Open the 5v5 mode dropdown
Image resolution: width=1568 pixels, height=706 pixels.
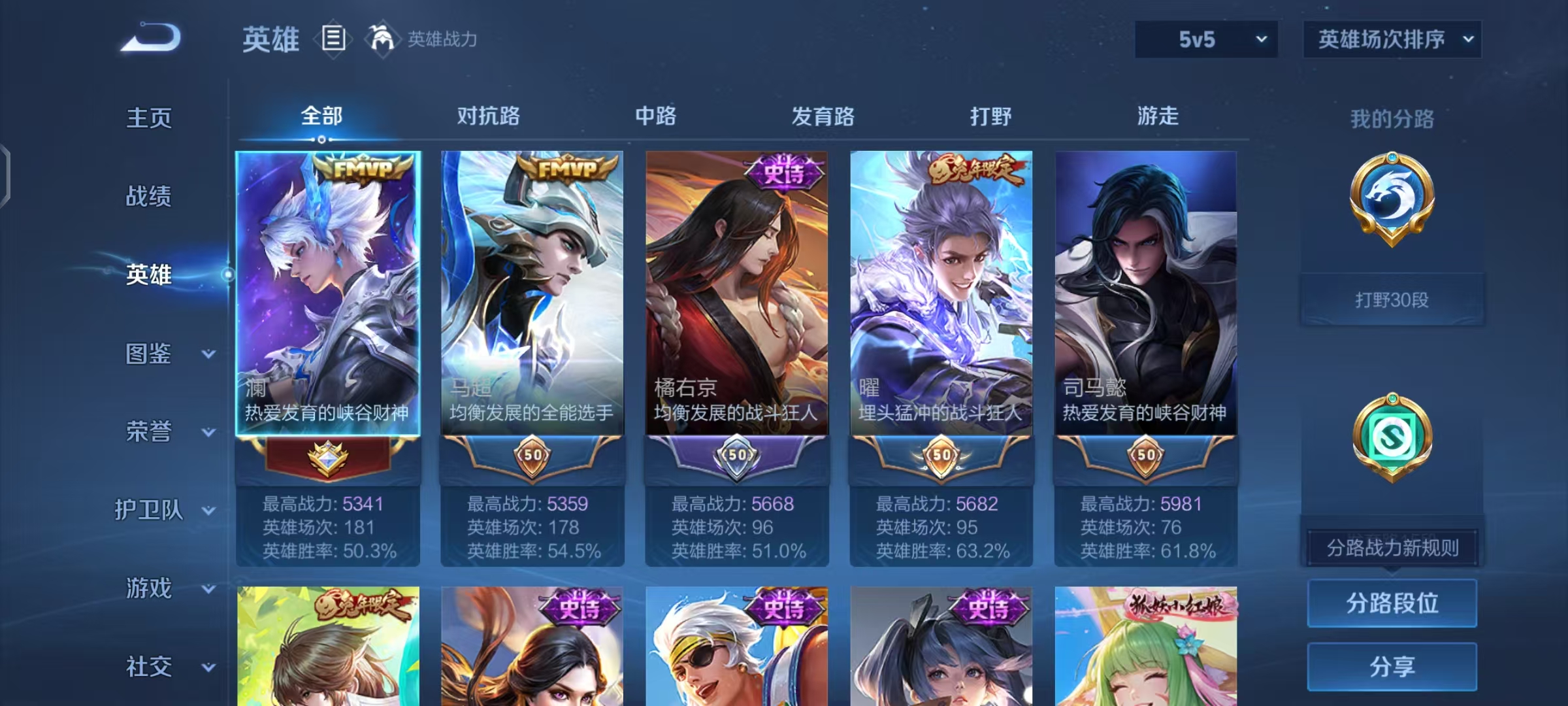click(1205, 39)
